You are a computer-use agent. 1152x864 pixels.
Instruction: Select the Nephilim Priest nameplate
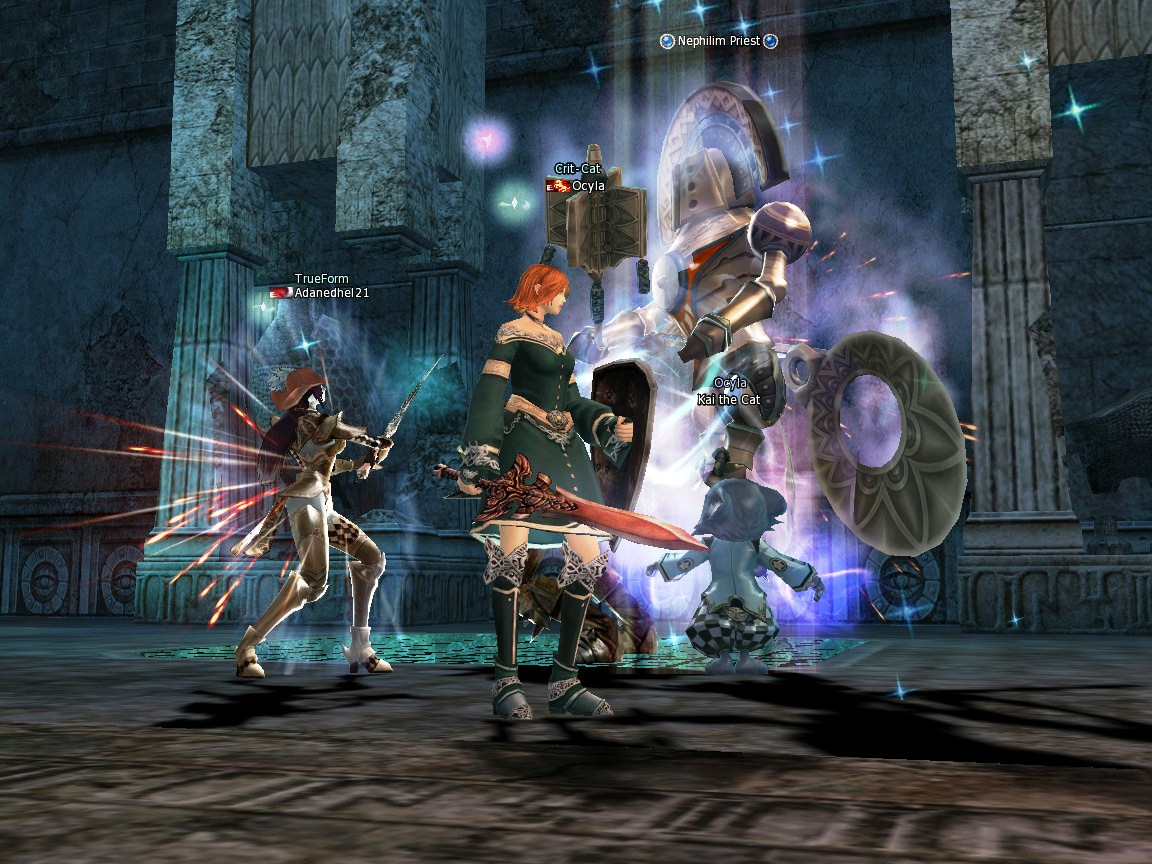[719, 41]
